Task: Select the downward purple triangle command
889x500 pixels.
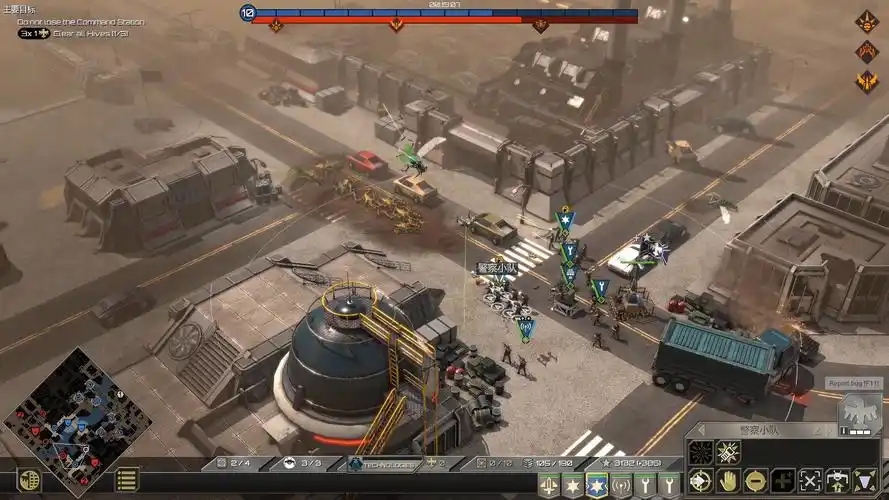Action: [x=864, y=479]
